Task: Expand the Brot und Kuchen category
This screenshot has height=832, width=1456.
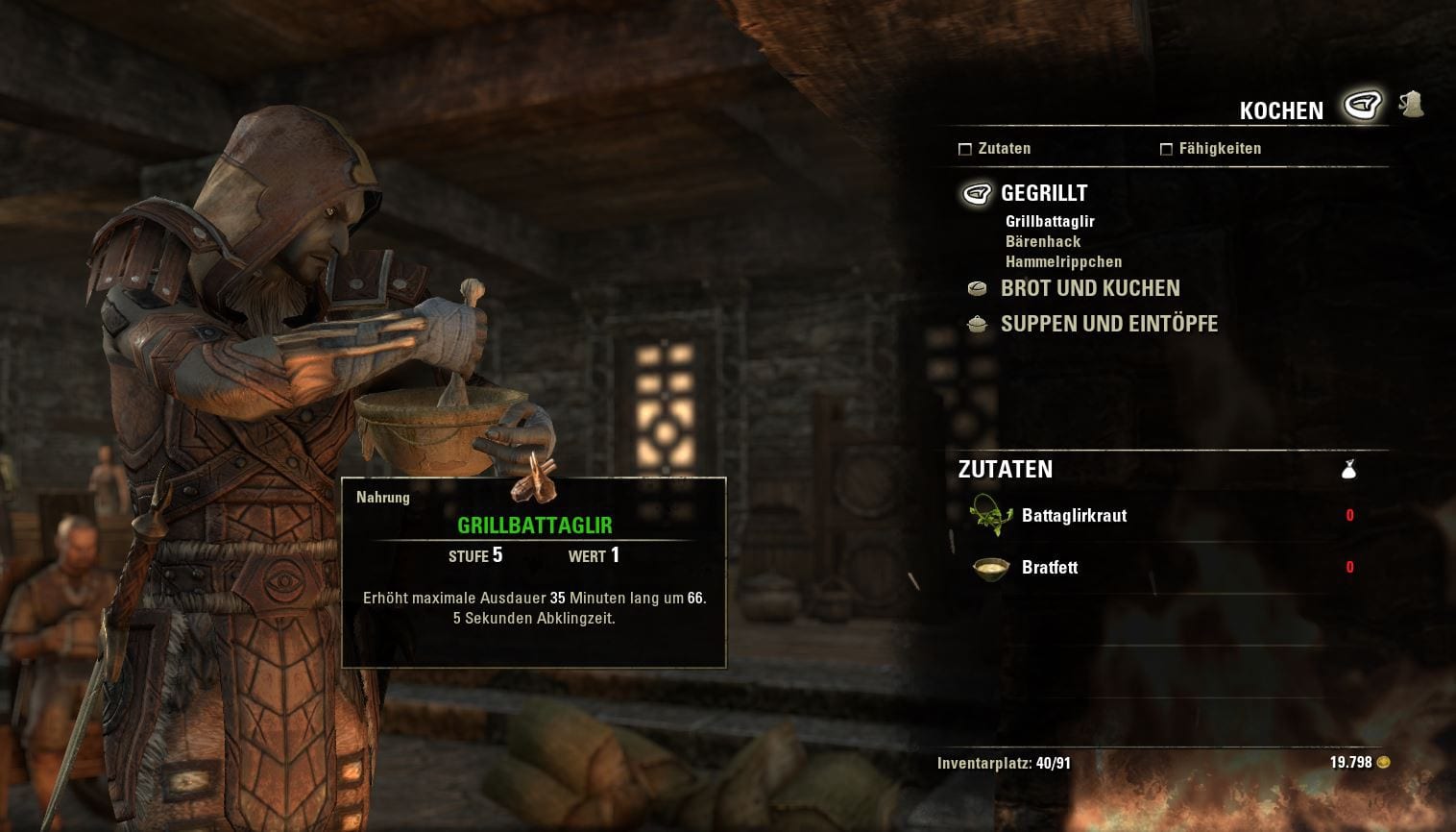Action: pos(1089,288)
